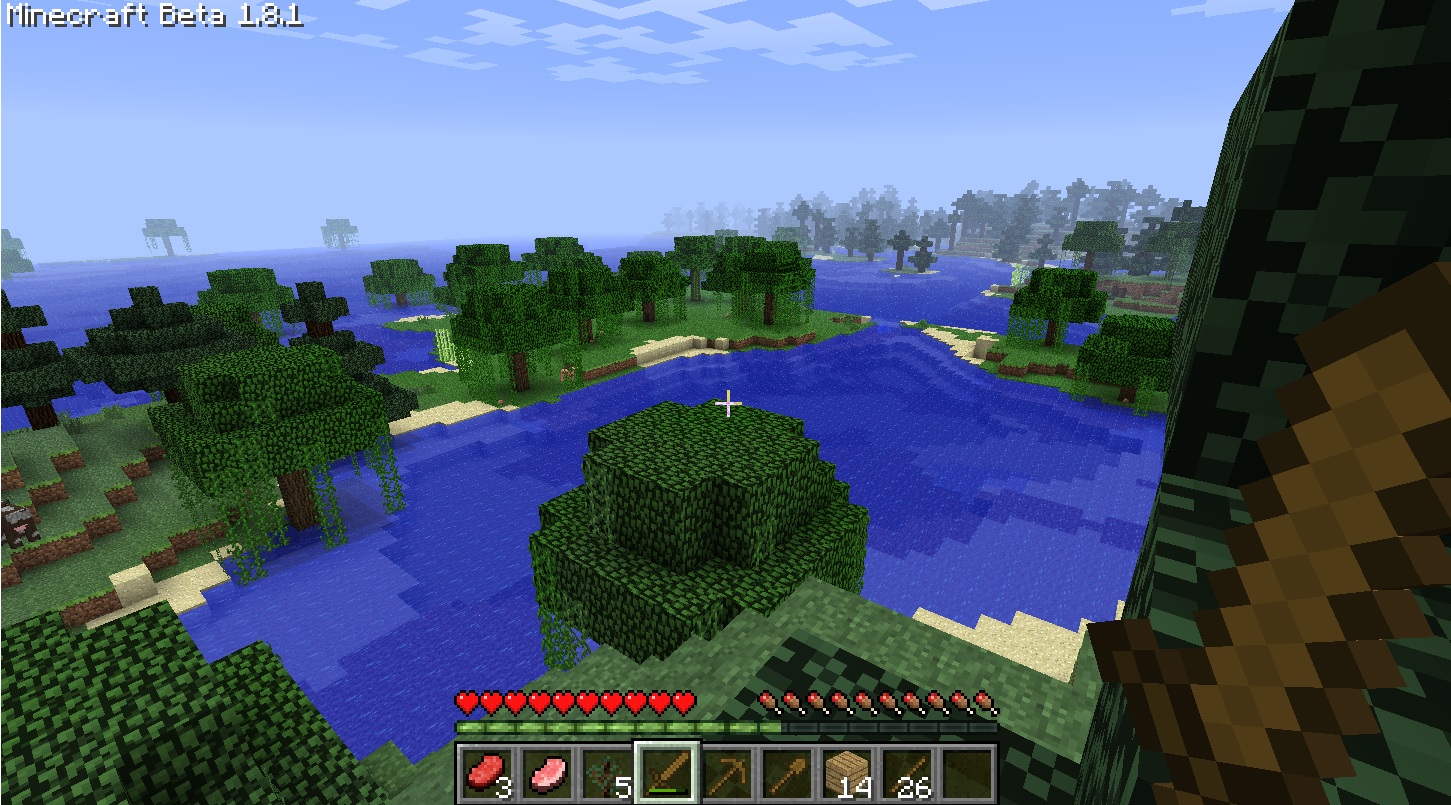Select the wooden sword slot
Image resolution: width=1451 pixels, height=805 pixels.
[667, 774]
